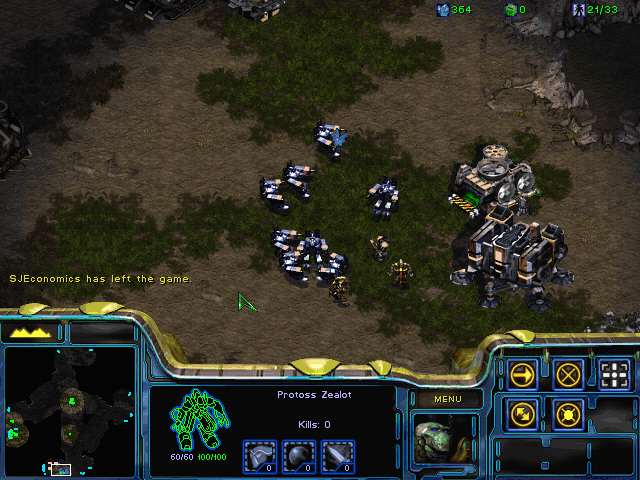The width and height of the screenshot is (640, 480).
Task: Toggle the minimap terrain button
Action: click(x=30, y=332)
